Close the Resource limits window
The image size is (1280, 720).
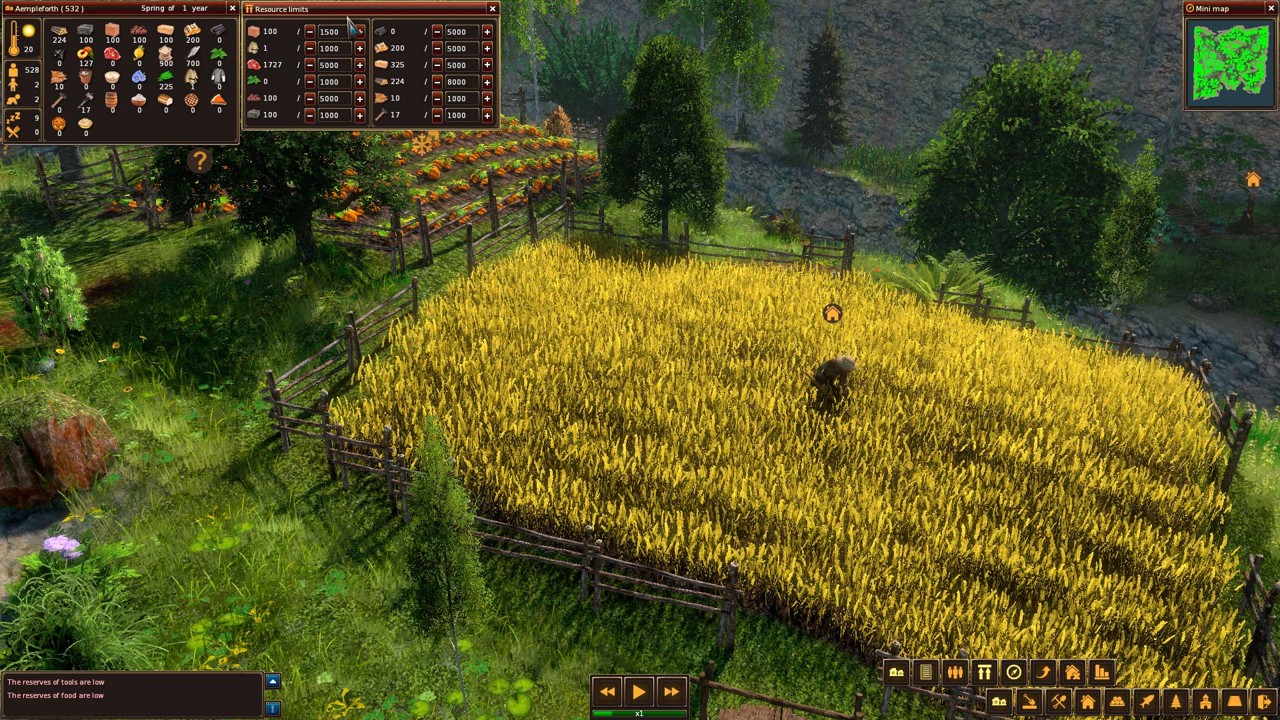(492, 9)
